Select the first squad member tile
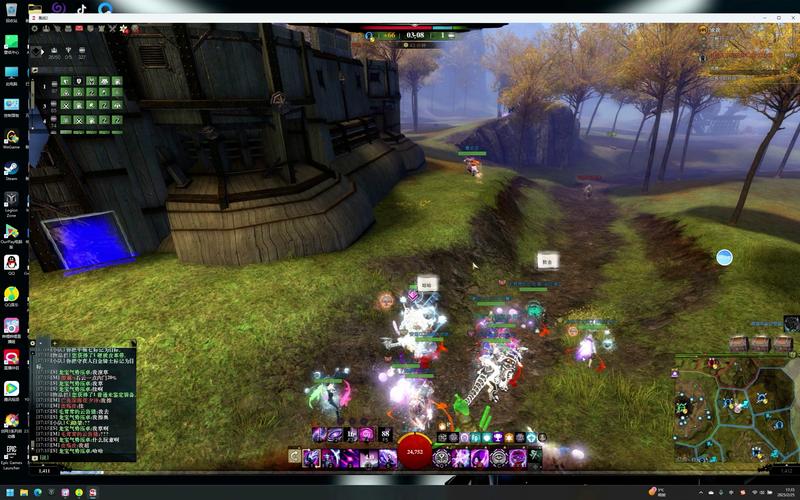800x500 pixels. pos(65,80)
